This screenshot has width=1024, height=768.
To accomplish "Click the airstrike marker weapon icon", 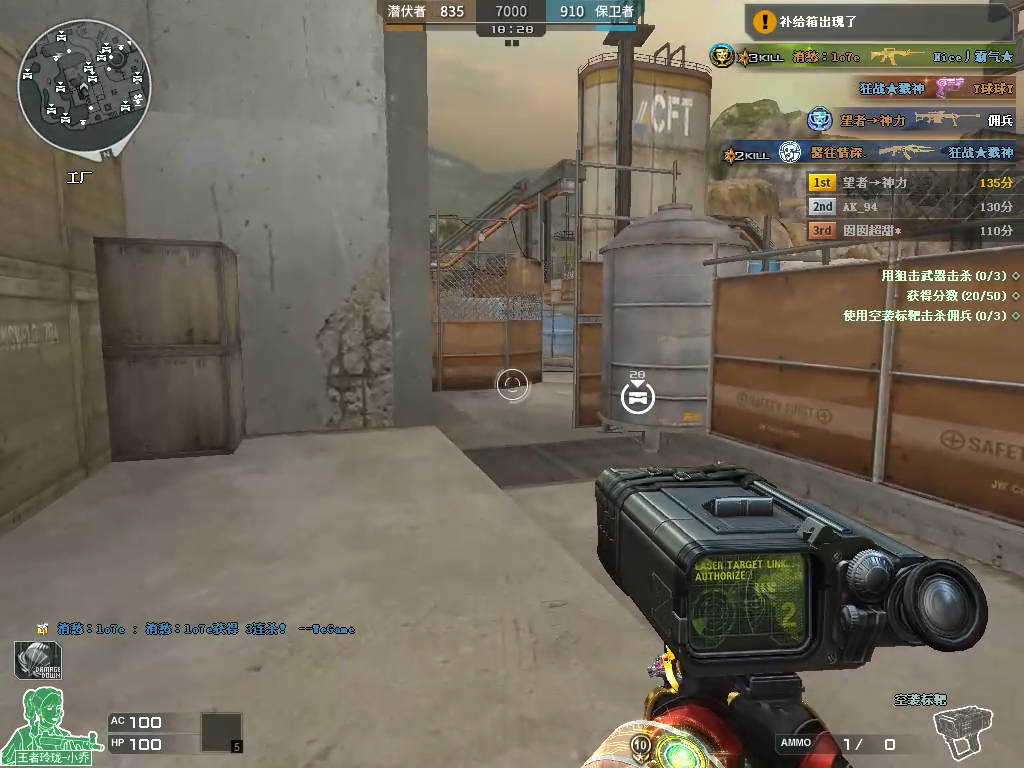I will coord(964,733).
